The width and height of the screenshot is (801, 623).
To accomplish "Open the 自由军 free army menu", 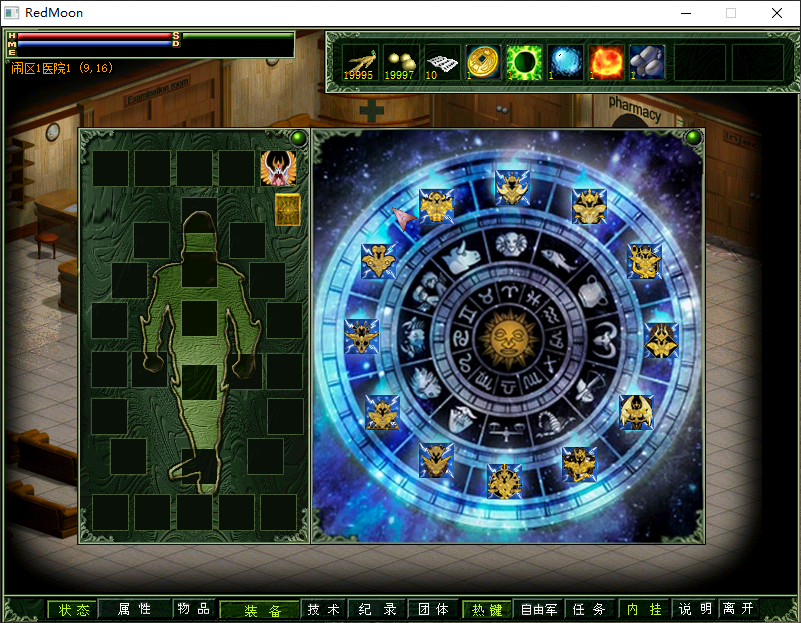I will click(540, 609).
